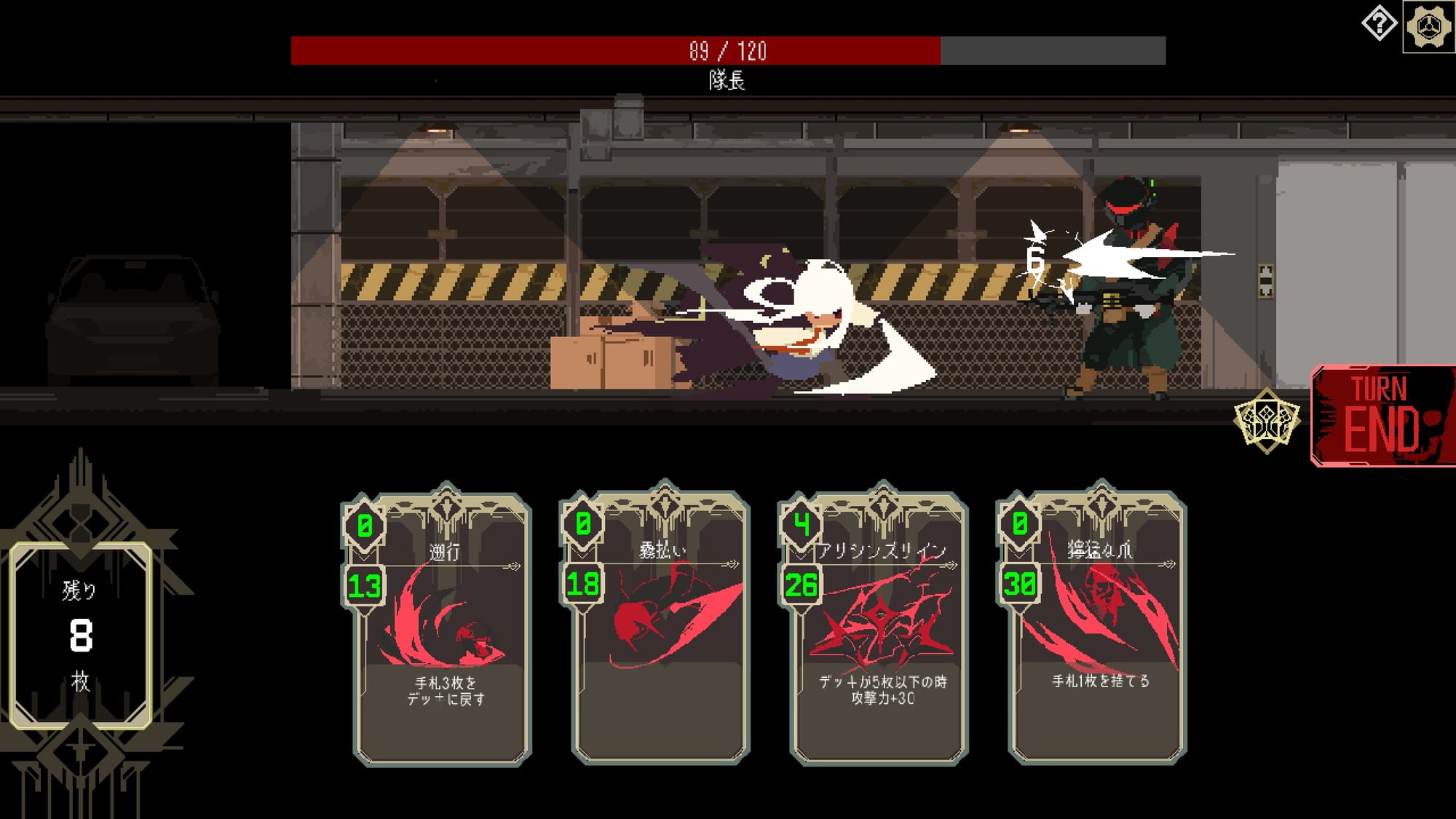Viewport: 1456px width, 819px height.
Task: Play the 遡行 card with 13 attack
Action: 443,630
